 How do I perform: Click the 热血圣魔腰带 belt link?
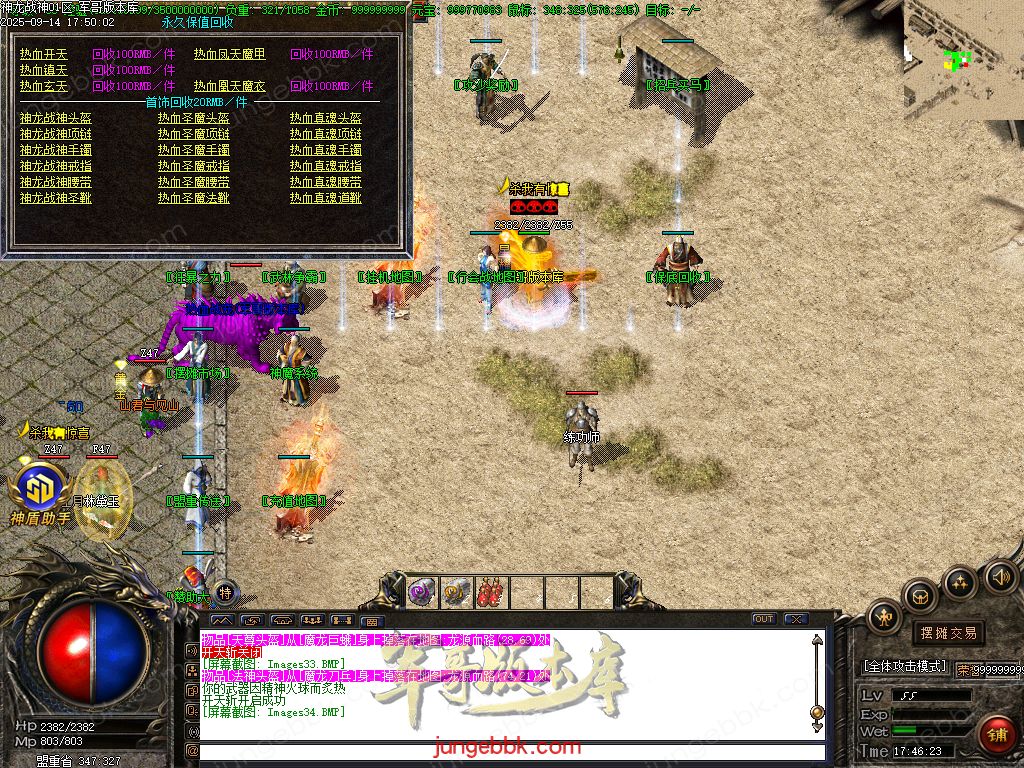coord(194,182)
